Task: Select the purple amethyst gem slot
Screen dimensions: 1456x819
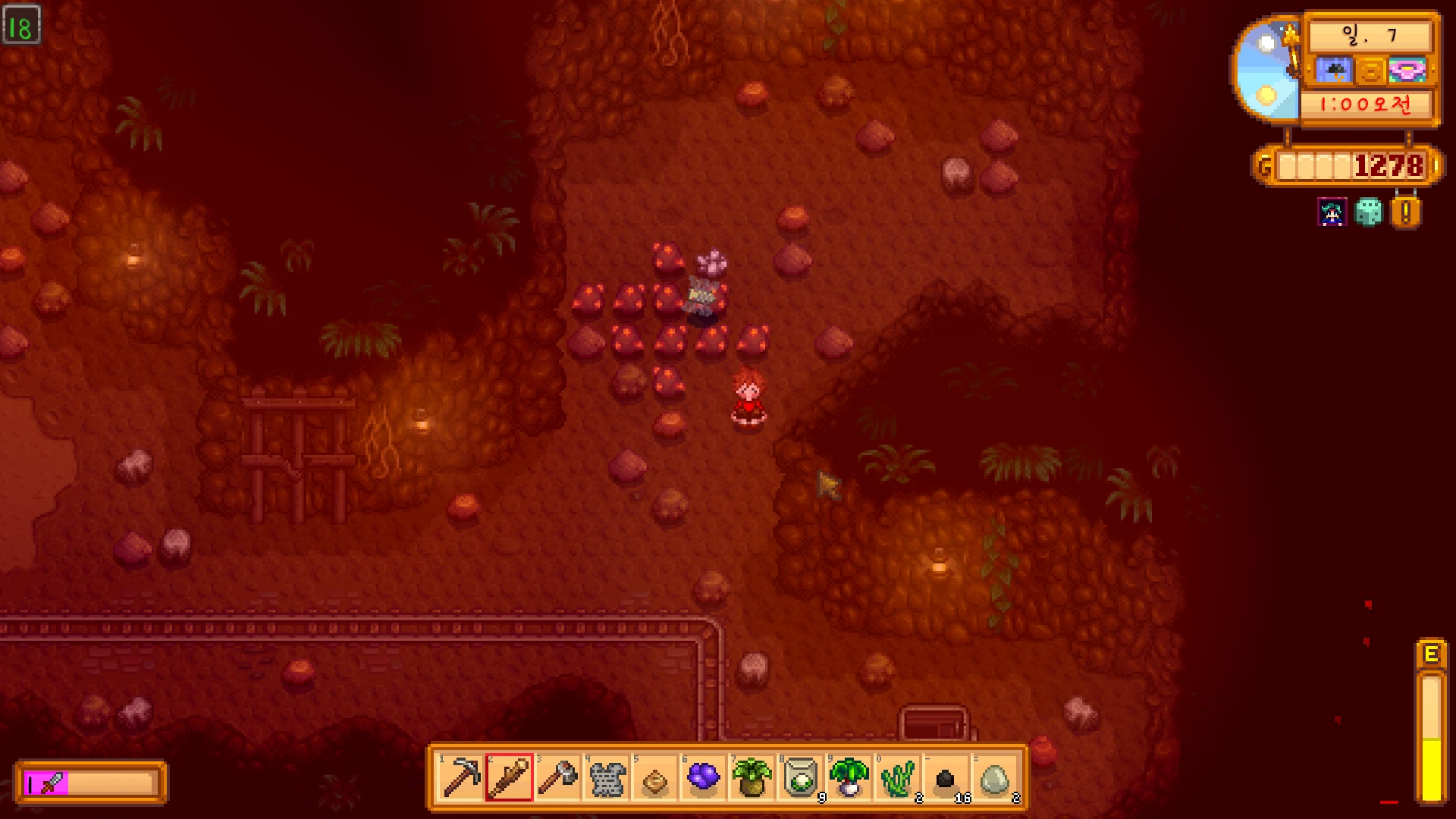Action: click(x=703, y=777)
